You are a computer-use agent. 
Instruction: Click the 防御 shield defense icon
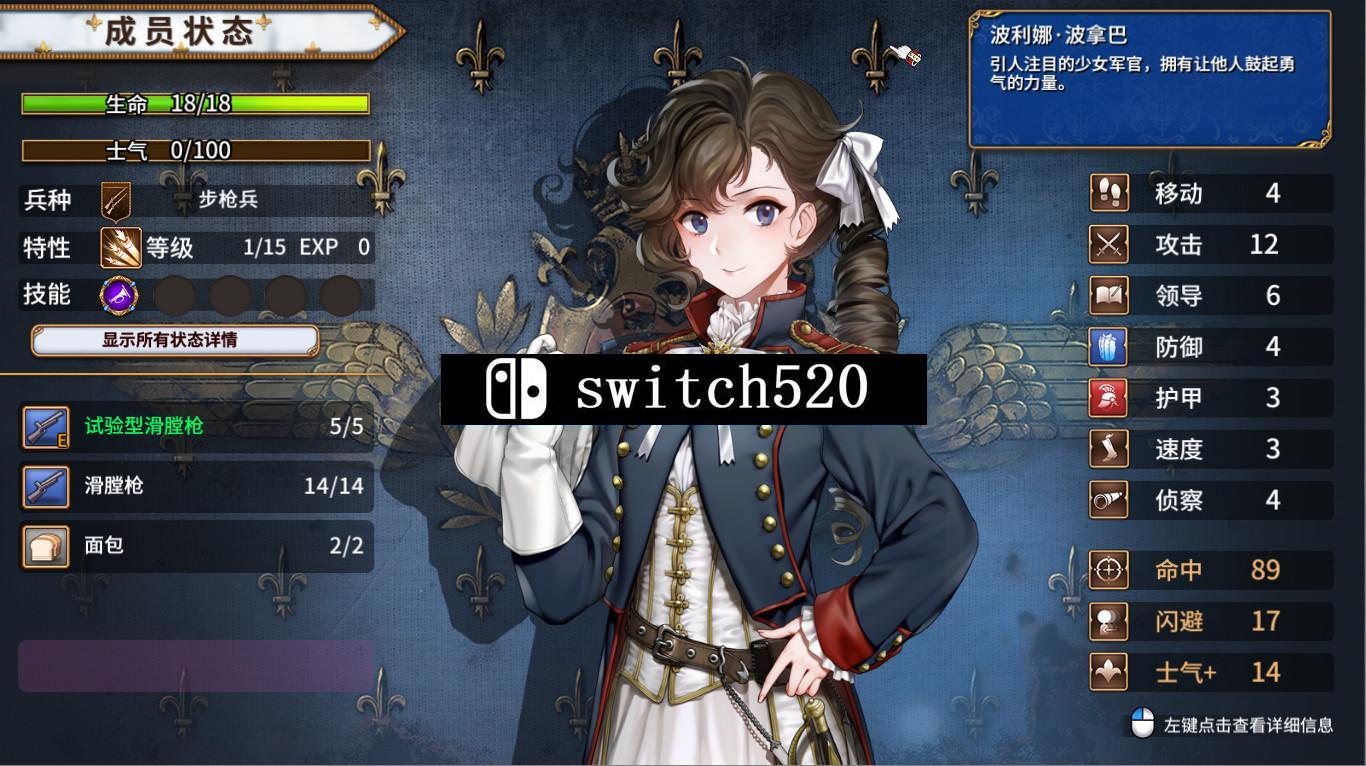click(x=1108, y=346)
